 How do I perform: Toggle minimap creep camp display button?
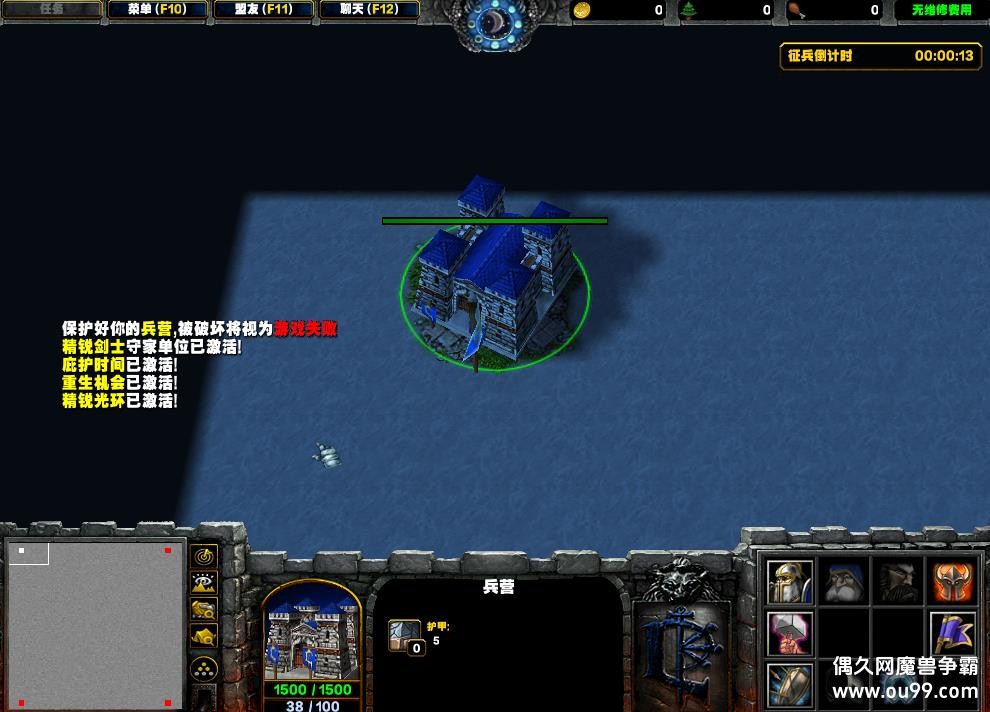[205, 634]
